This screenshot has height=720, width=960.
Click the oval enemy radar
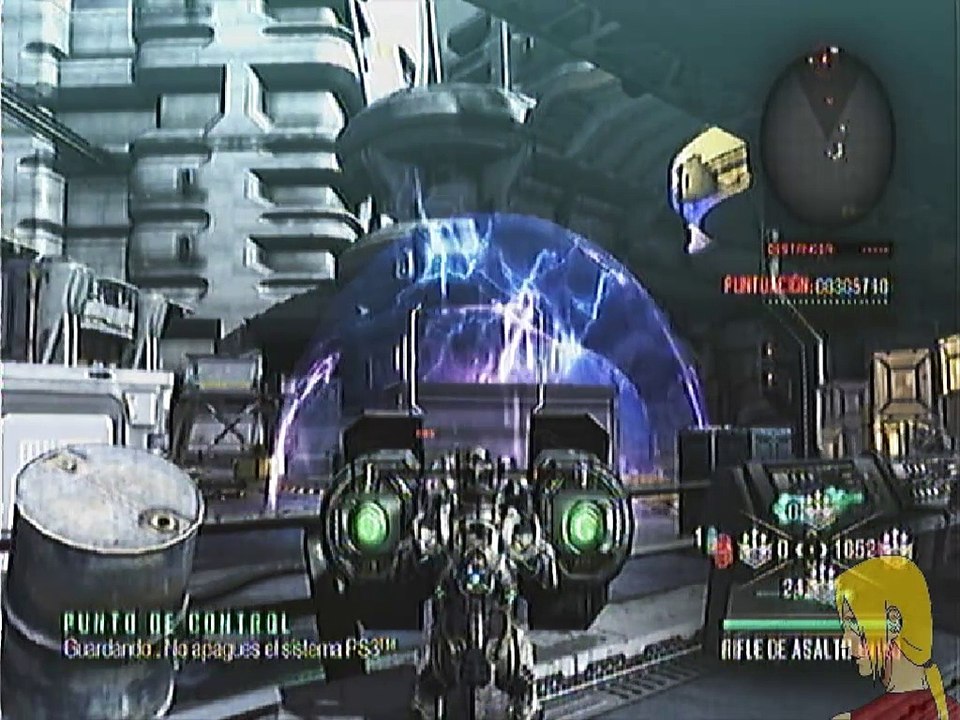827,135
